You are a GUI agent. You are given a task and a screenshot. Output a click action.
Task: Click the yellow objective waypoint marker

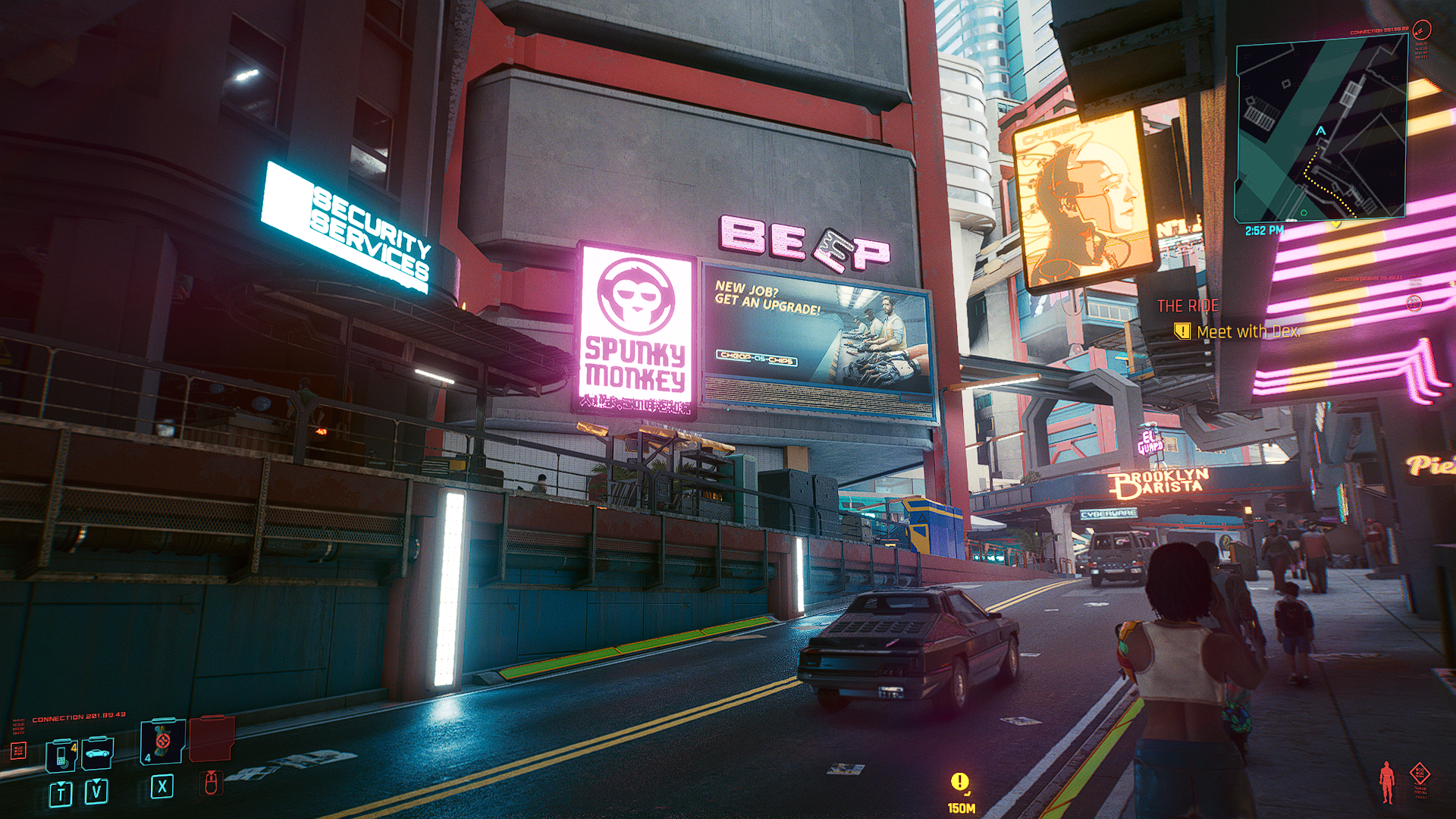tap(959, 781)
